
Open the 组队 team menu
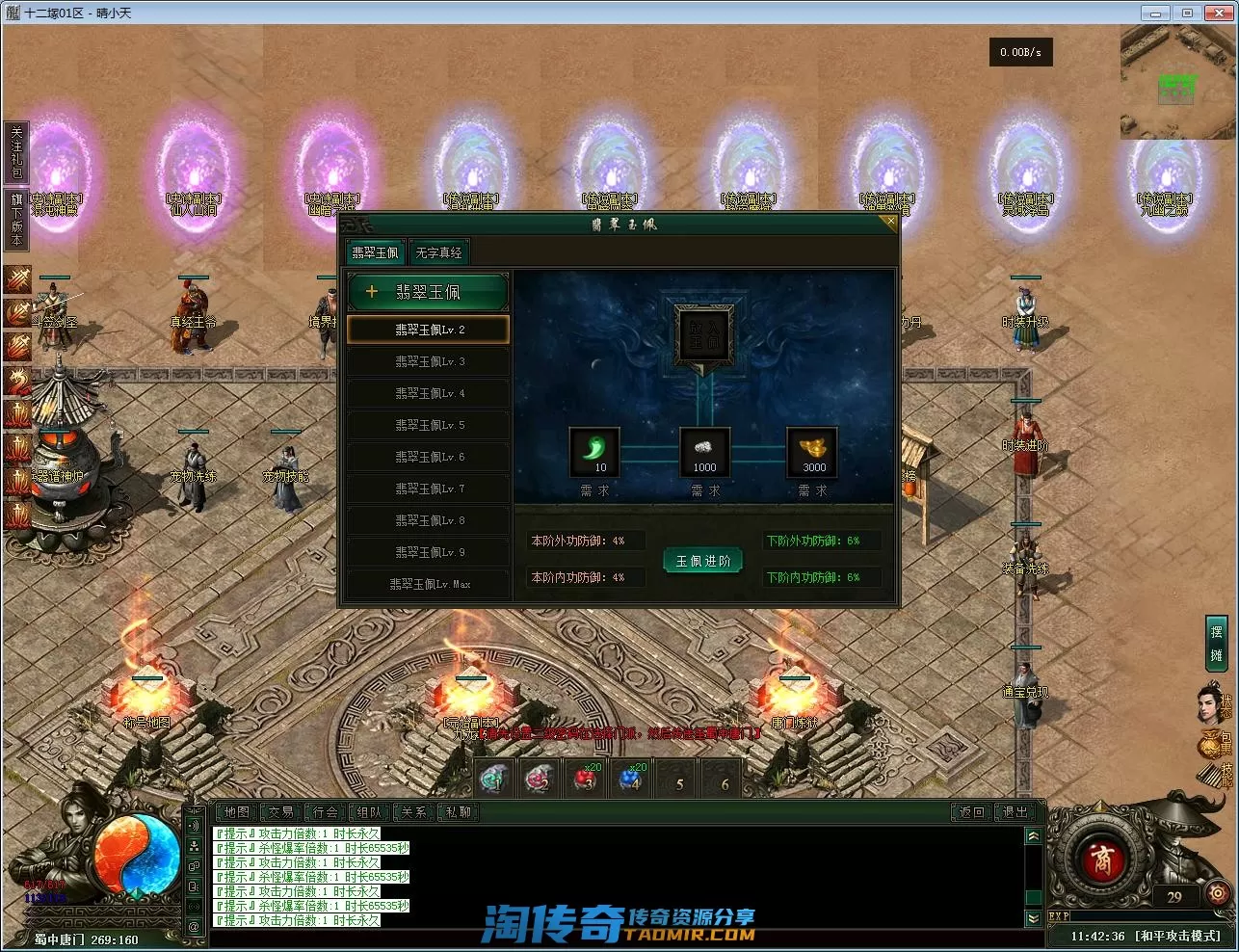click(x=370, y=812)
